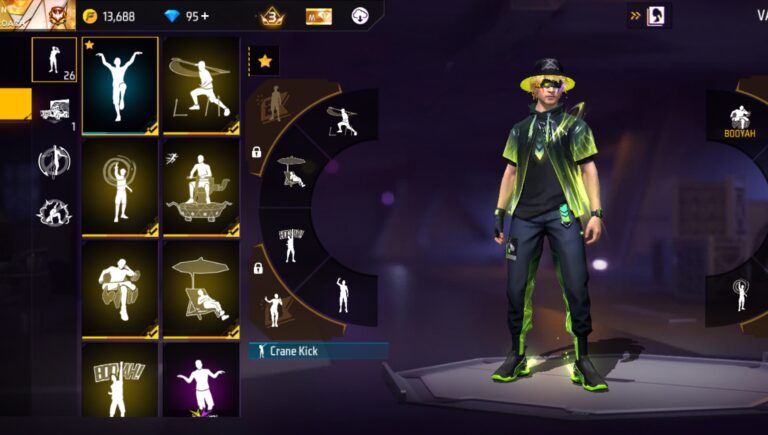This screenshot has height=435, width=768.
Task: Click the cloud download icon
Action: (x=360, y=16)
